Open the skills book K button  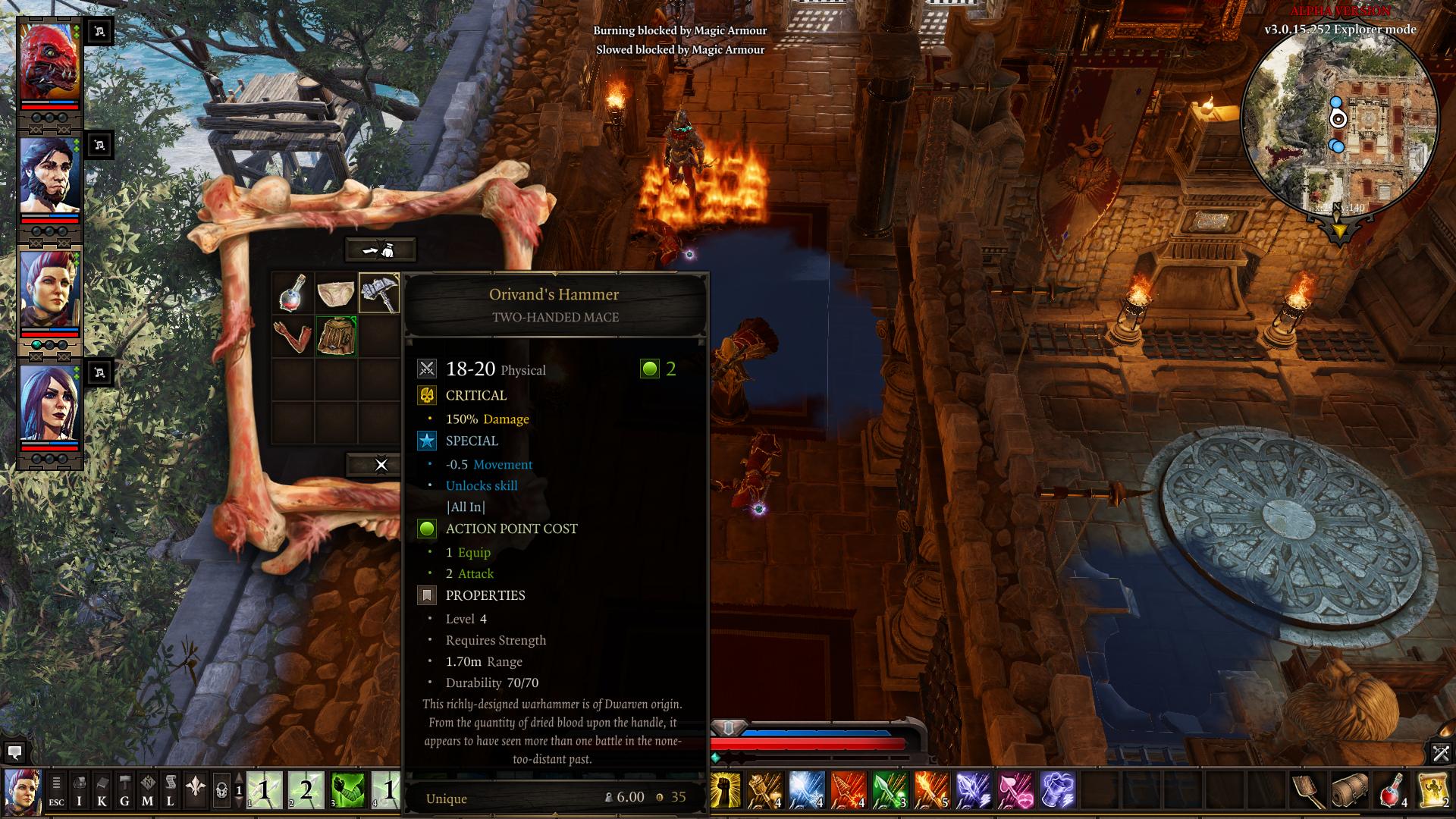pyautogui.click(x=102, y=790)
